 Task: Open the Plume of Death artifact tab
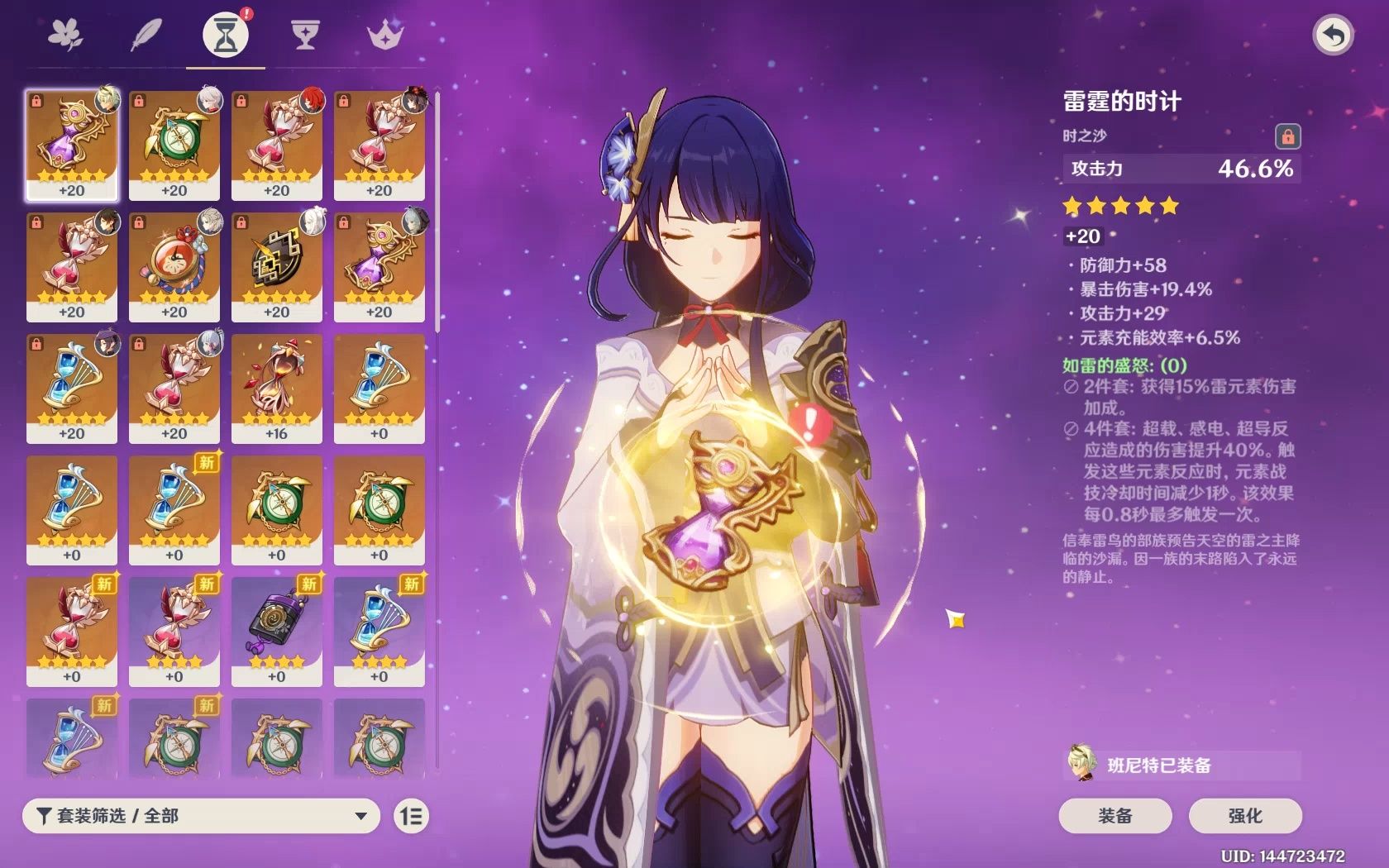tap(146, 35)
